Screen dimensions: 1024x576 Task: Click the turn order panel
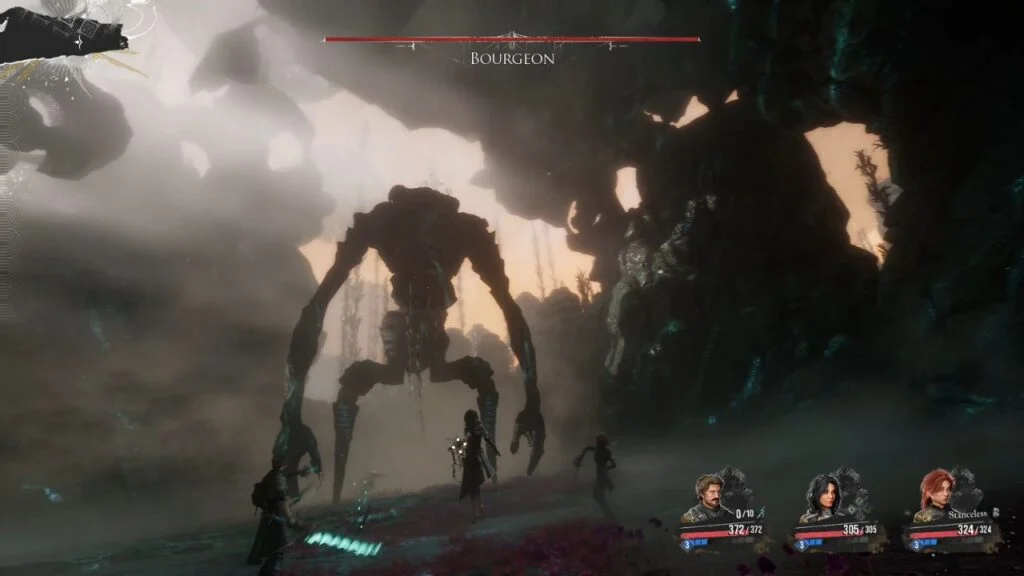63,32
